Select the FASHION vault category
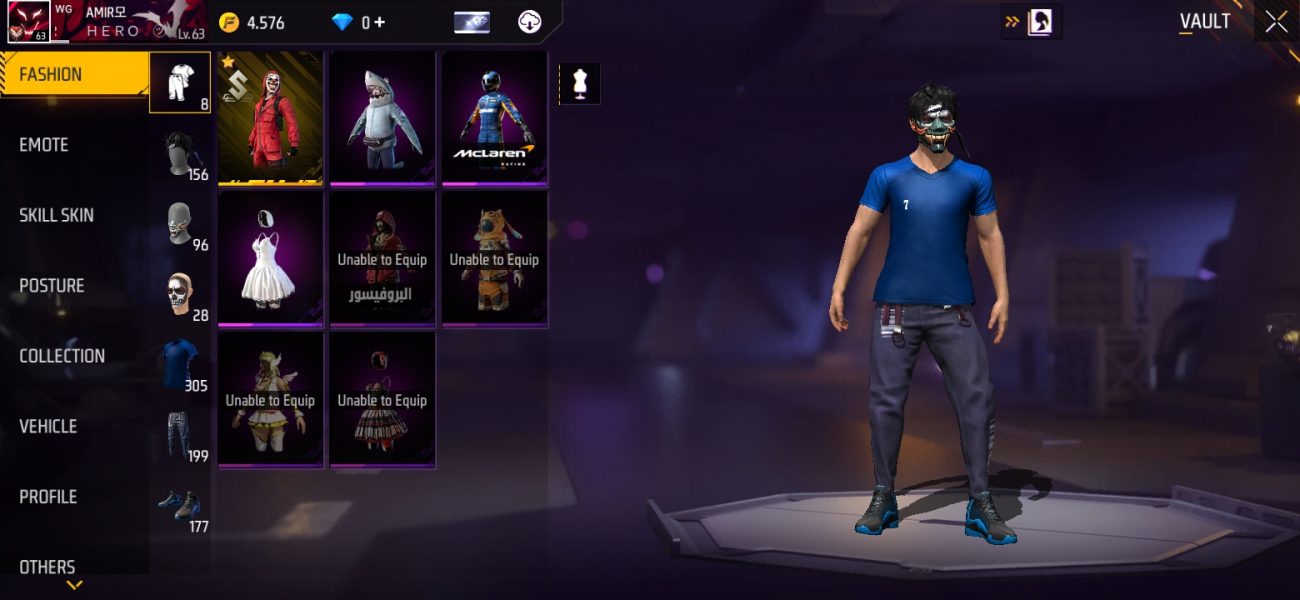The height and width of the screenshot is (600, 1300). pos(74,75)
